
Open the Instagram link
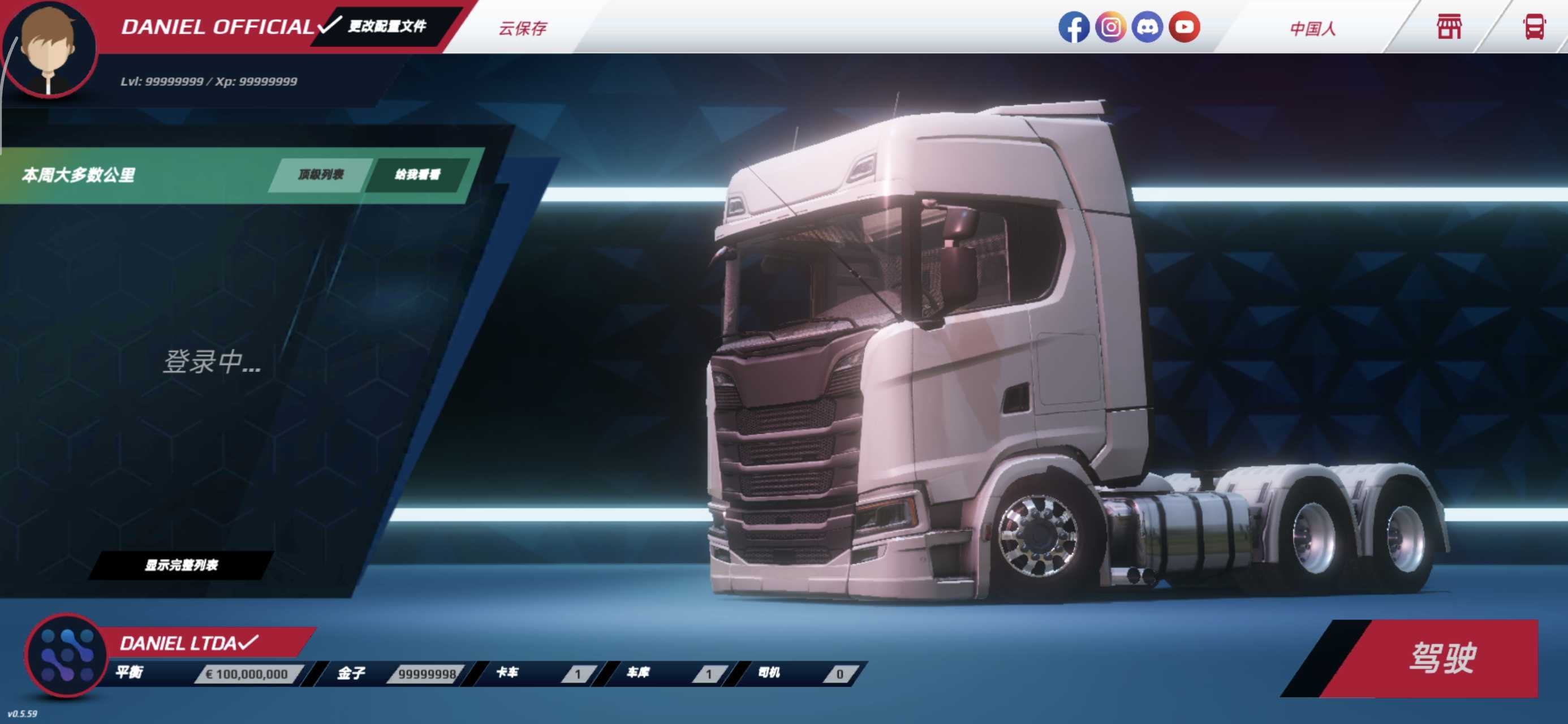click(1110, 27)
